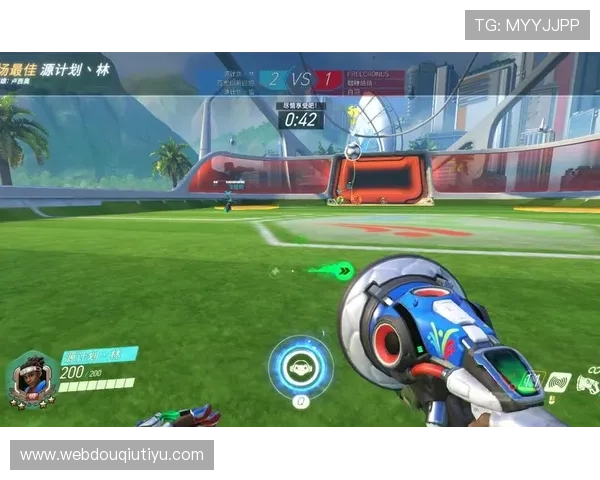The width and height of the screenshot is (600, 480).
Task: Click the Lúcio player portrait
Action: (x=31, y=377)
